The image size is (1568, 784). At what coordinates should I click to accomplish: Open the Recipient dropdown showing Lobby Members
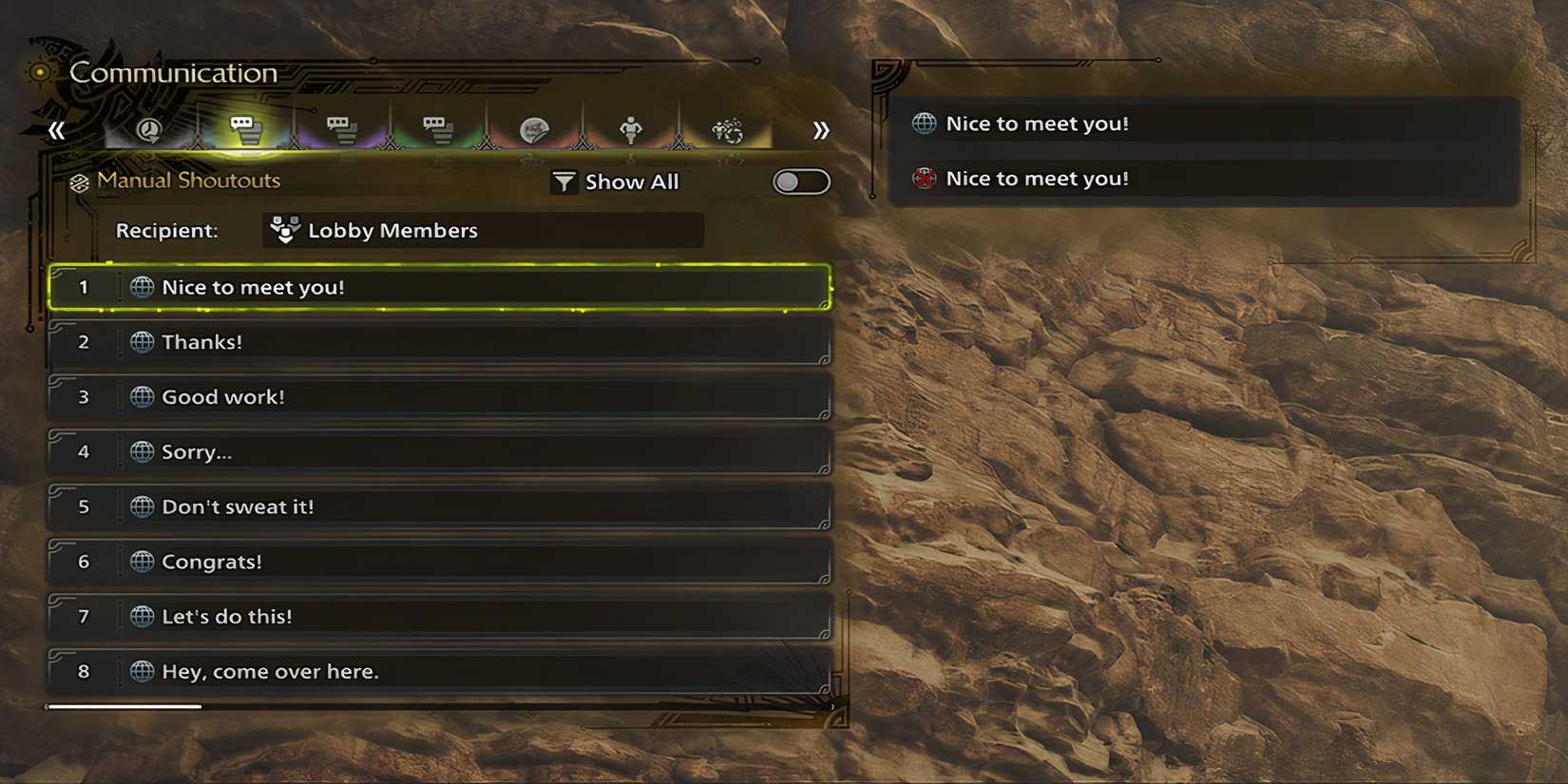pos(482,230)
